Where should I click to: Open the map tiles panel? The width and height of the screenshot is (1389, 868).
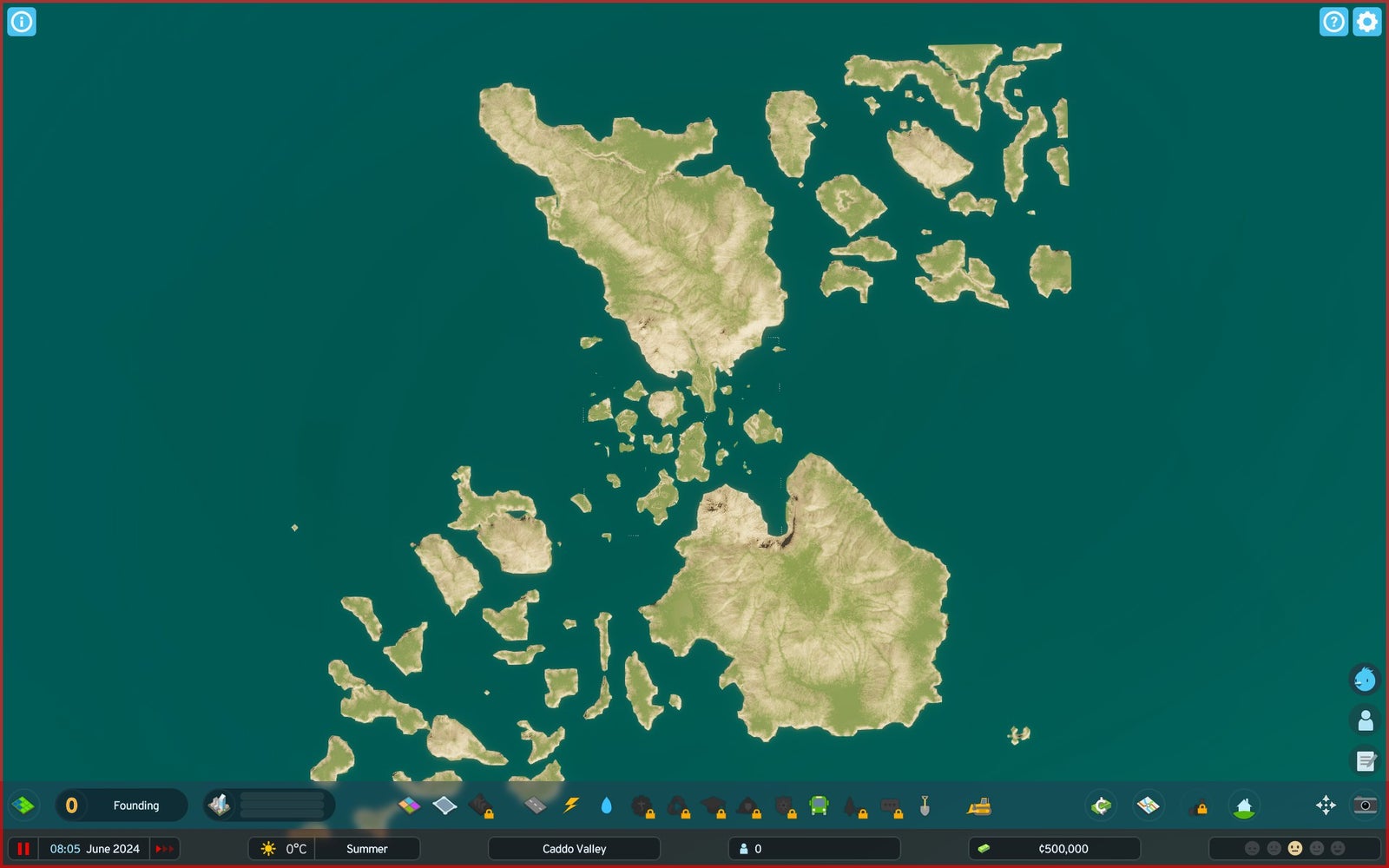23,806
